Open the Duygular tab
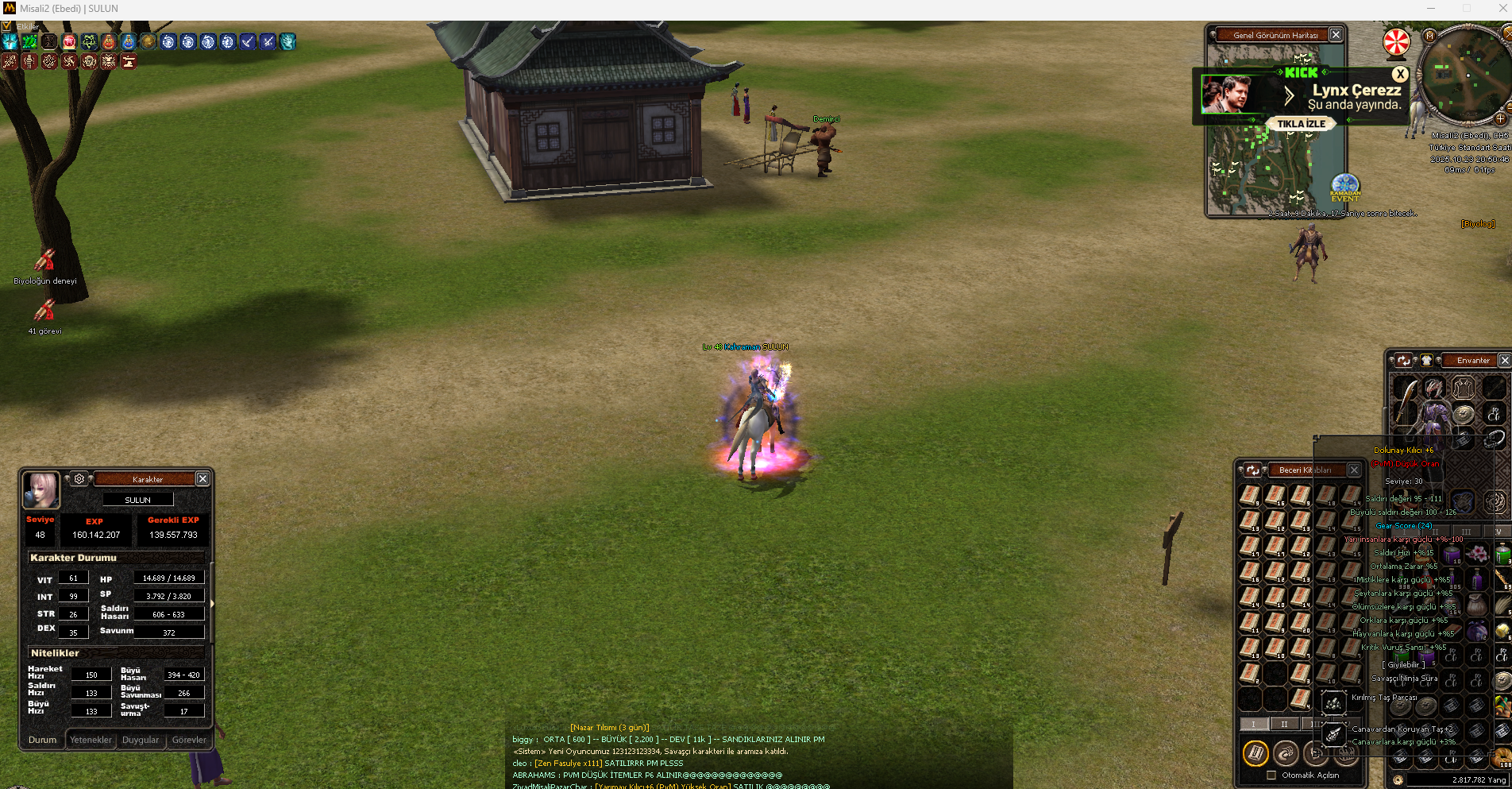 (x=141, y=740)
